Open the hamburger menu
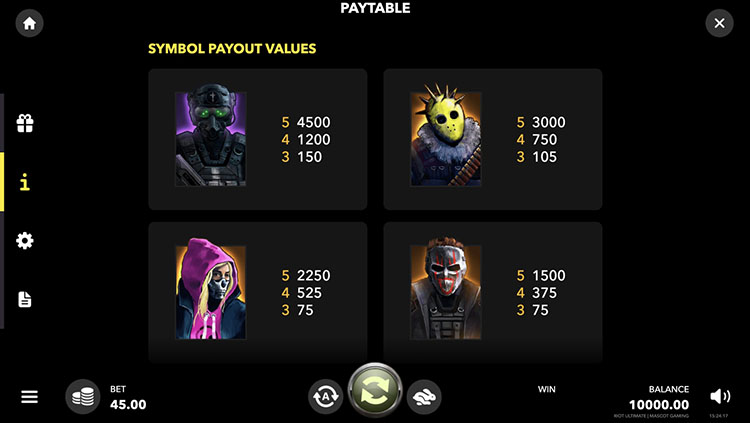Viewport: 750px width, 423px height. (x=29, y=396)
